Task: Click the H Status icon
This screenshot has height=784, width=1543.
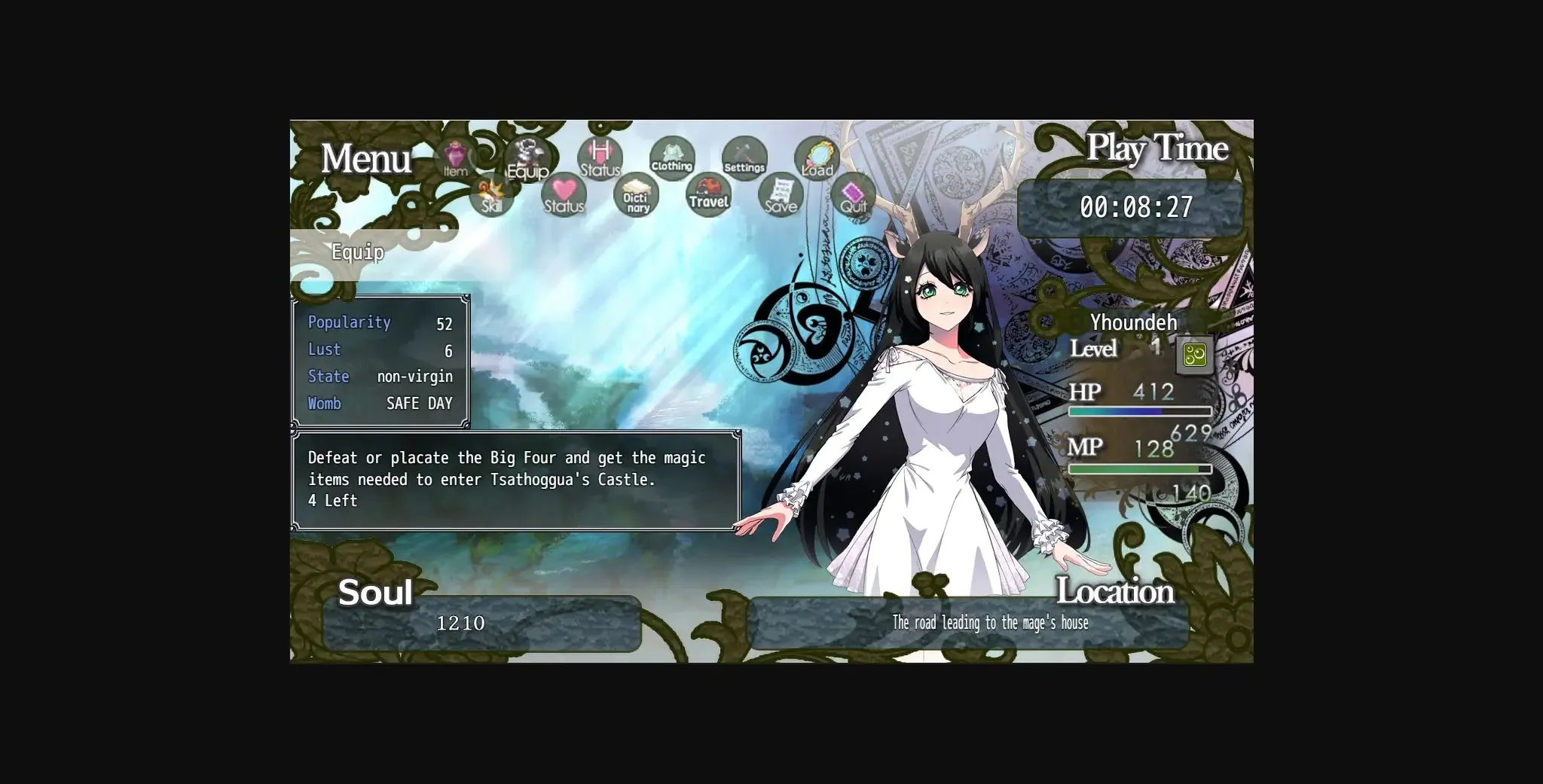Action: tap(600, 158)
